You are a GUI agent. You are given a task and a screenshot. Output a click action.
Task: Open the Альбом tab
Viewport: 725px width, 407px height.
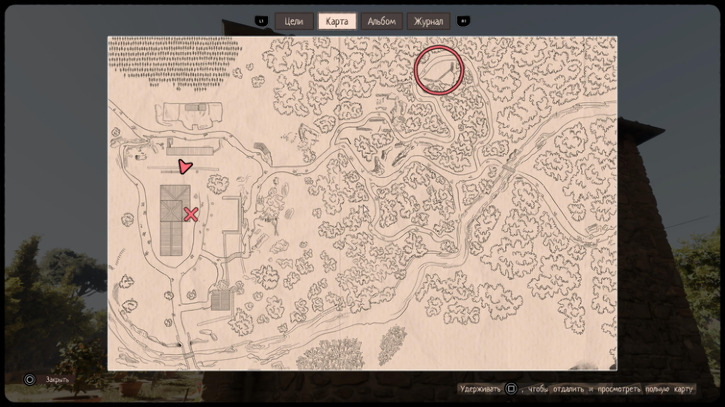click(381, 21)
